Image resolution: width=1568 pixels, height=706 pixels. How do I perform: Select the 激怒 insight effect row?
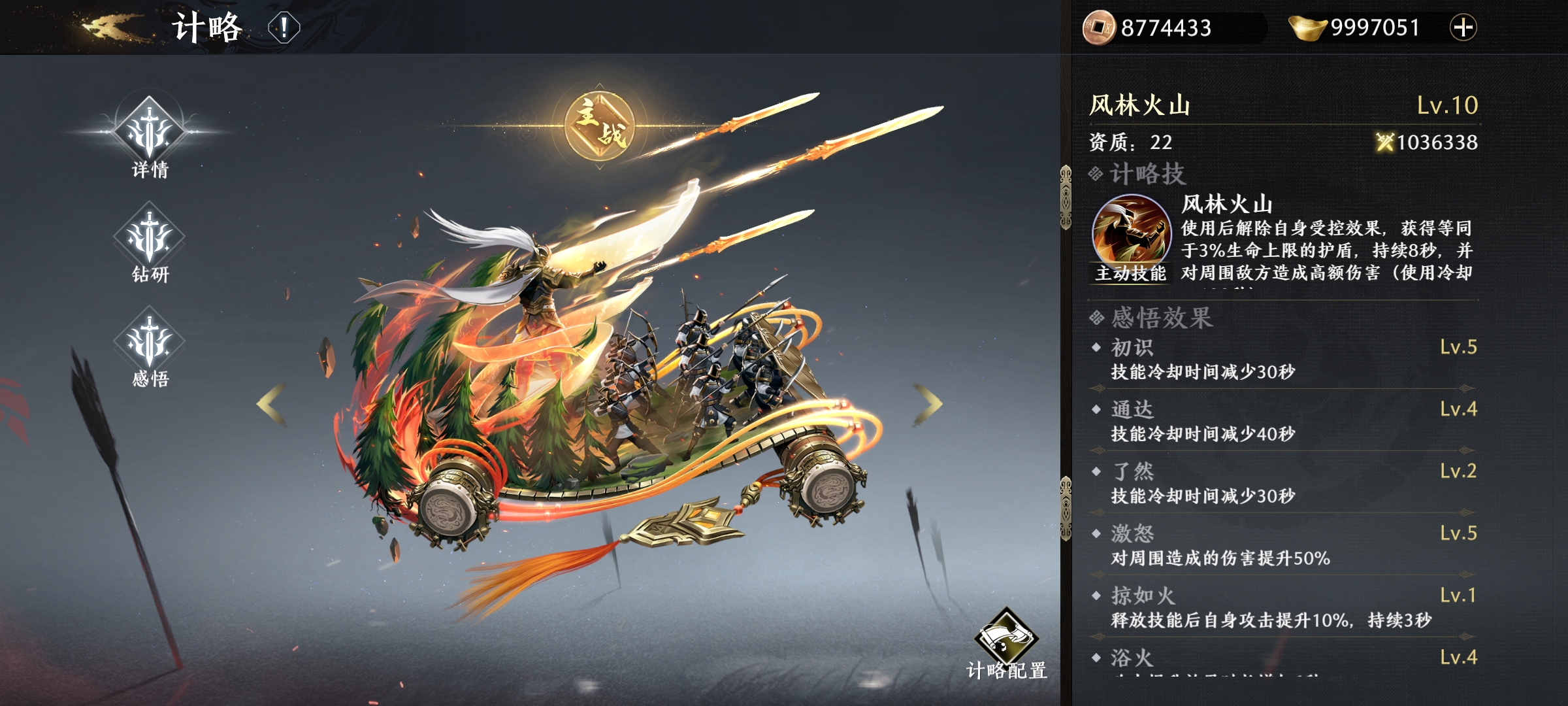point(1284,546)
